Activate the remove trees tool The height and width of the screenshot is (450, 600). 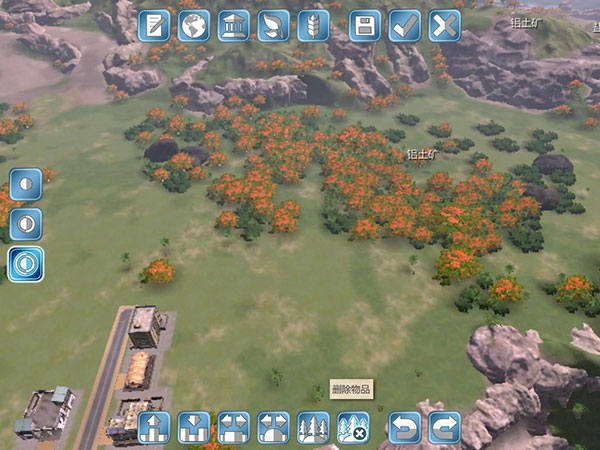tap(353, 427)
